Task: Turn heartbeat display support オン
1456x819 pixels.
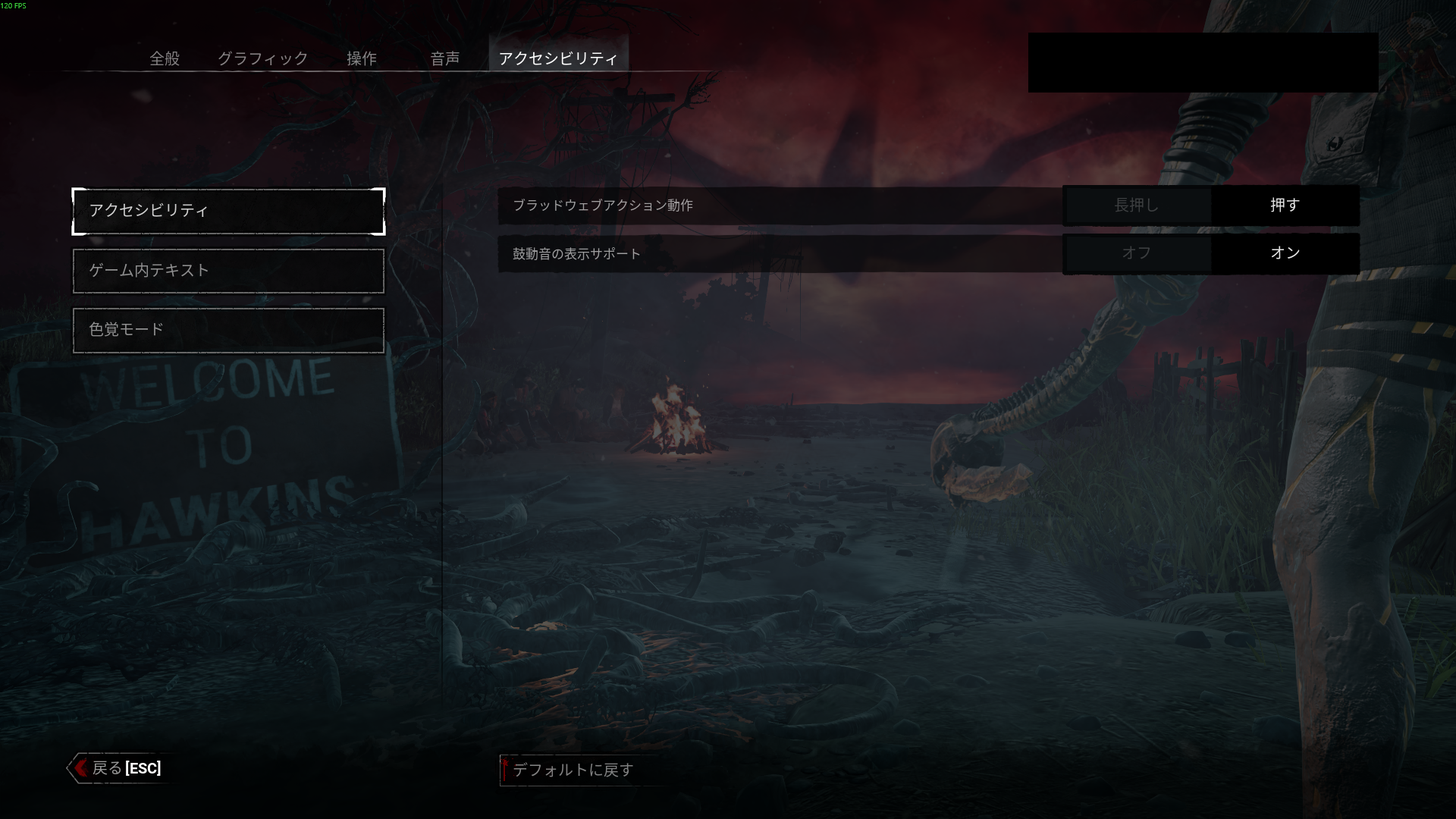Action: click(x=1285, y=253)
